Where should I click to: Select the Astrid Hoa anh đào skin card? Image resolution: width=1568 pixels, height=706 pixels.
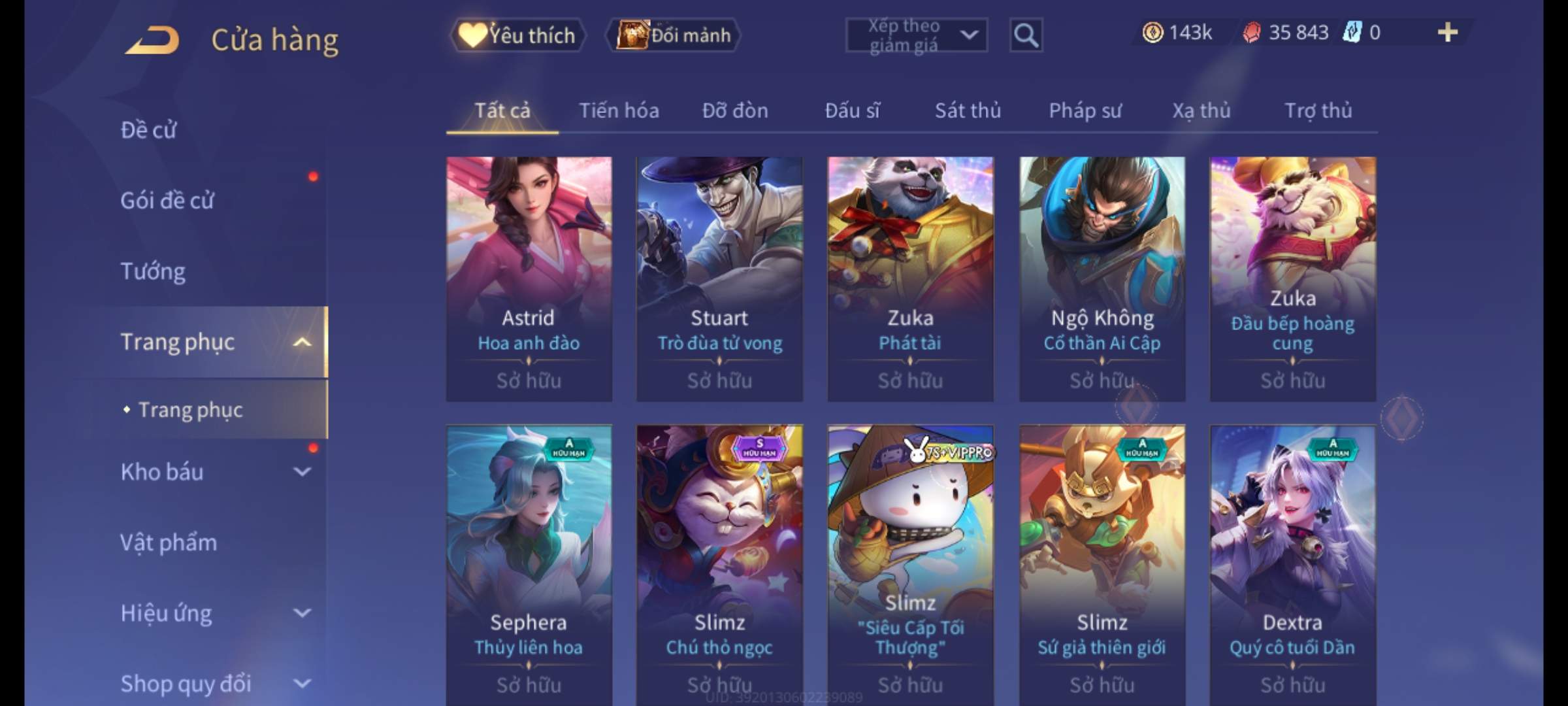click(529, 278)
